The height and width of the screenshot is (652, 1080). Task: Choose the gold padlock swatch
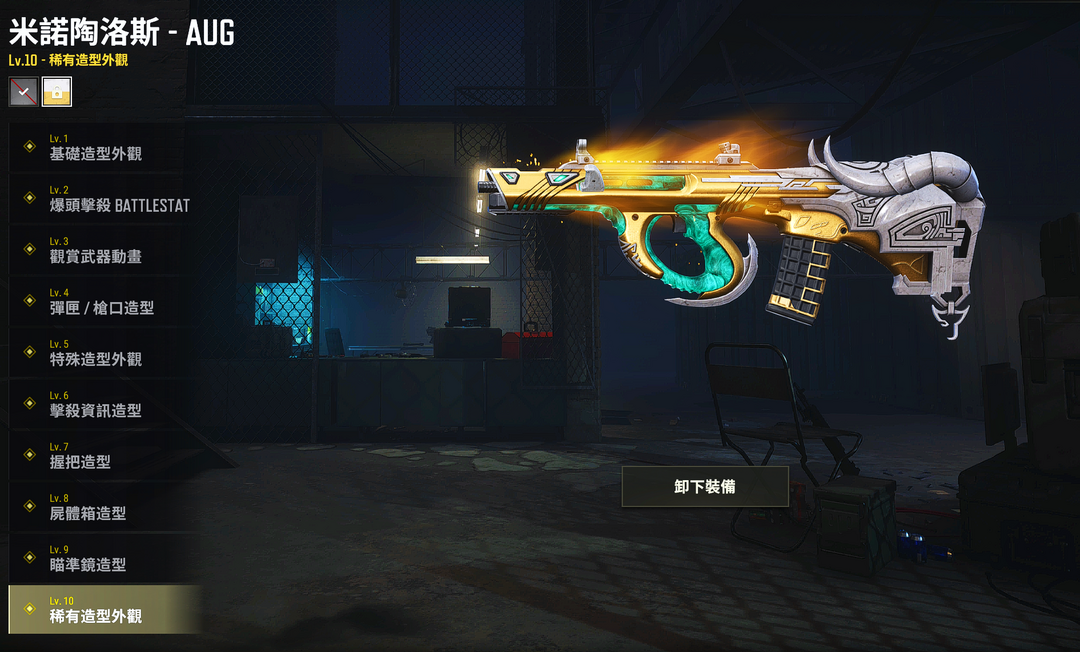56,92
